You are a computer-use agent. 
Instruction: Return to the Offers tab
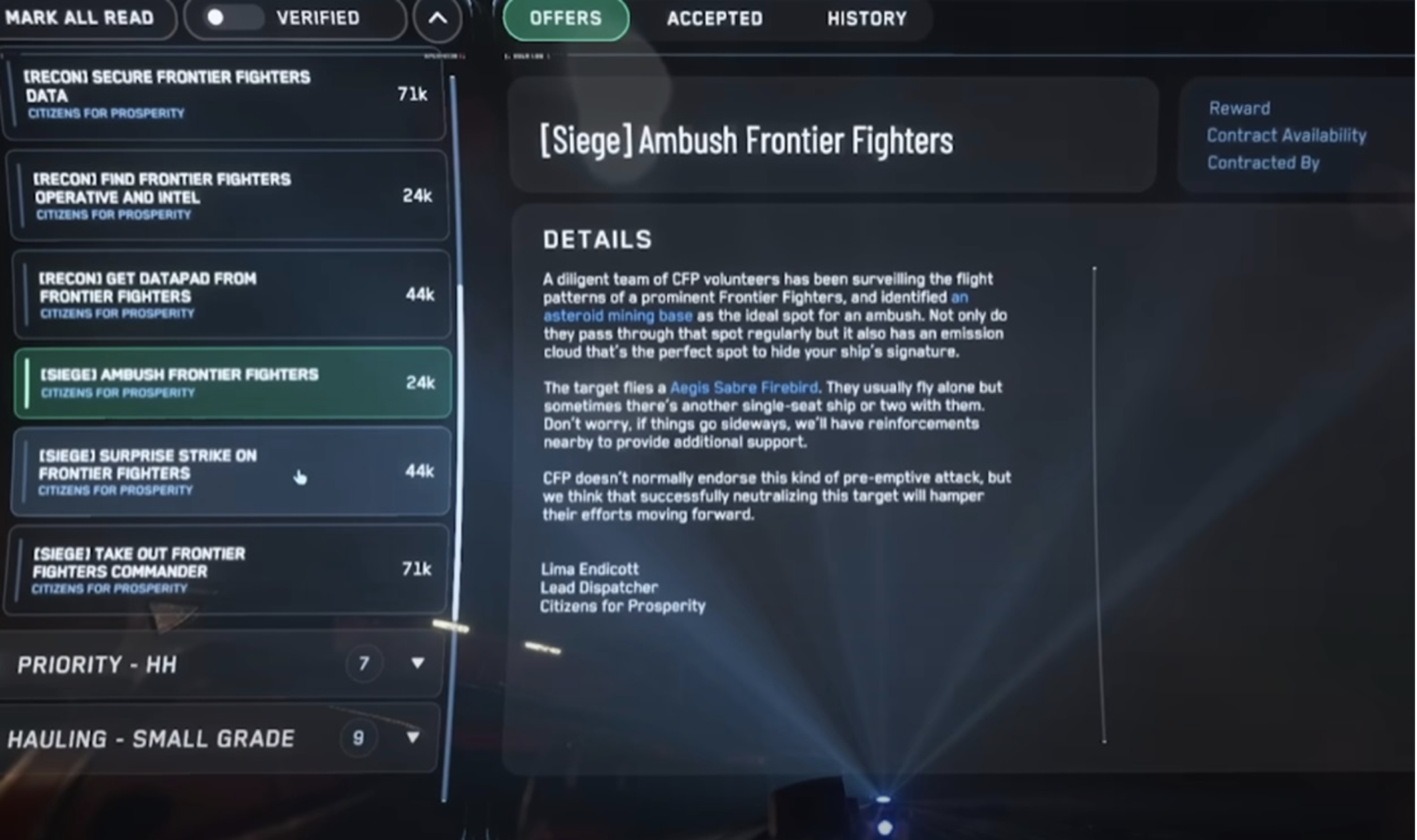[565, 18]
